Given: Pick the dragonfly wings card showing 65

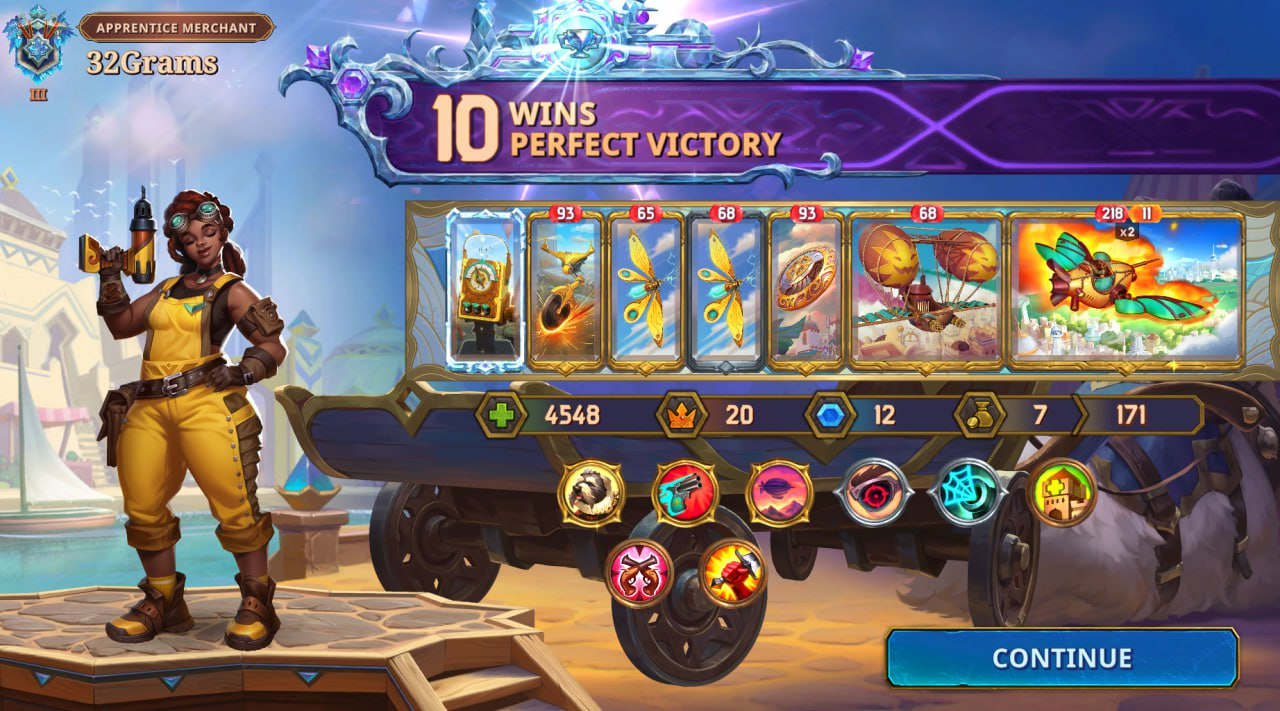Looking at the screenshot, I should [x=646, y=290].
